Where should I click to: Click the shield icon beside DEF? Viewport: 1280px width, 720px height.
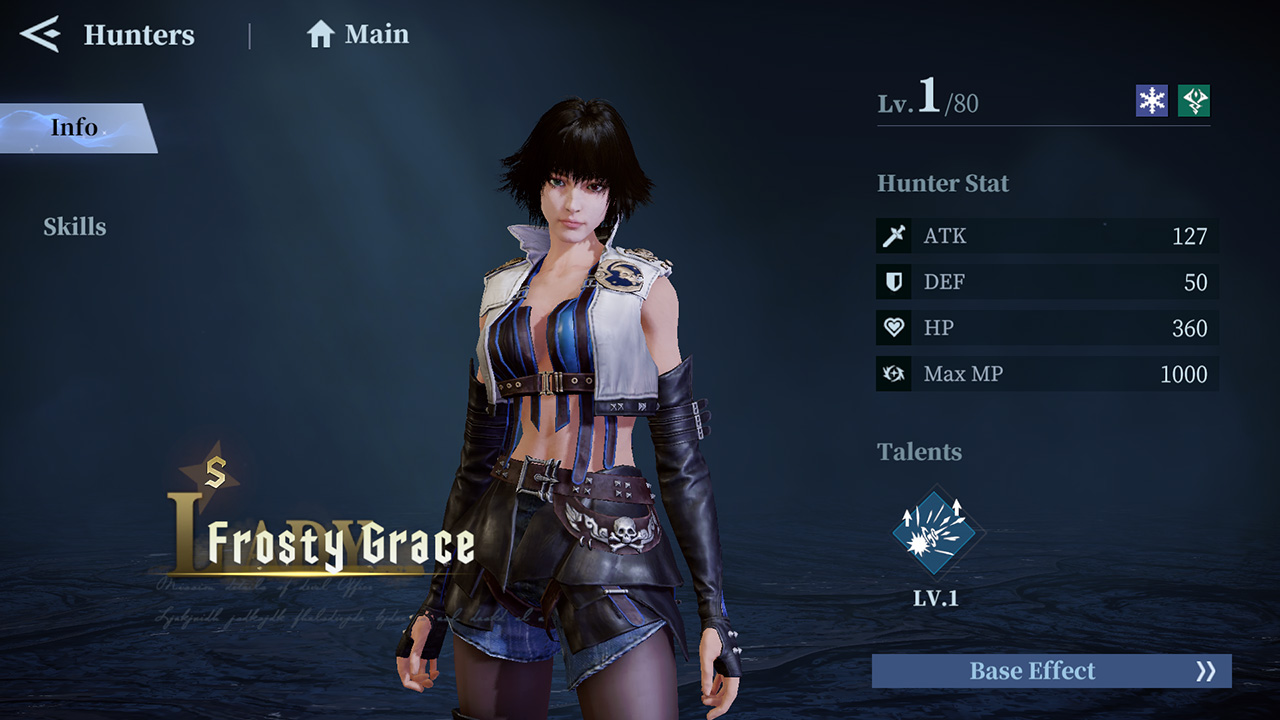(893, 282)
